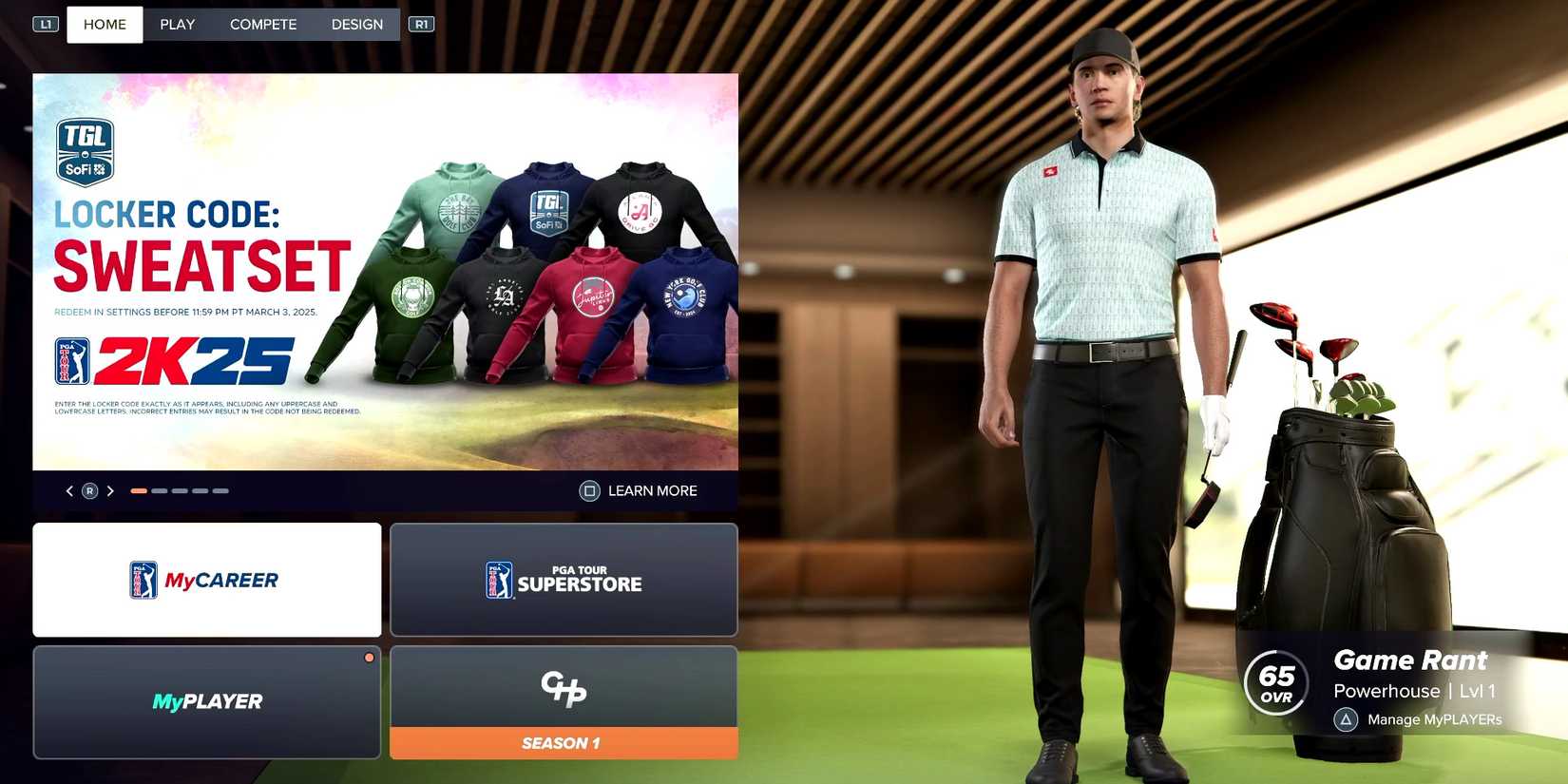Click the TGL SoFi logo on the banner
Screen dimensions: 1568x784
pos(86,150)
